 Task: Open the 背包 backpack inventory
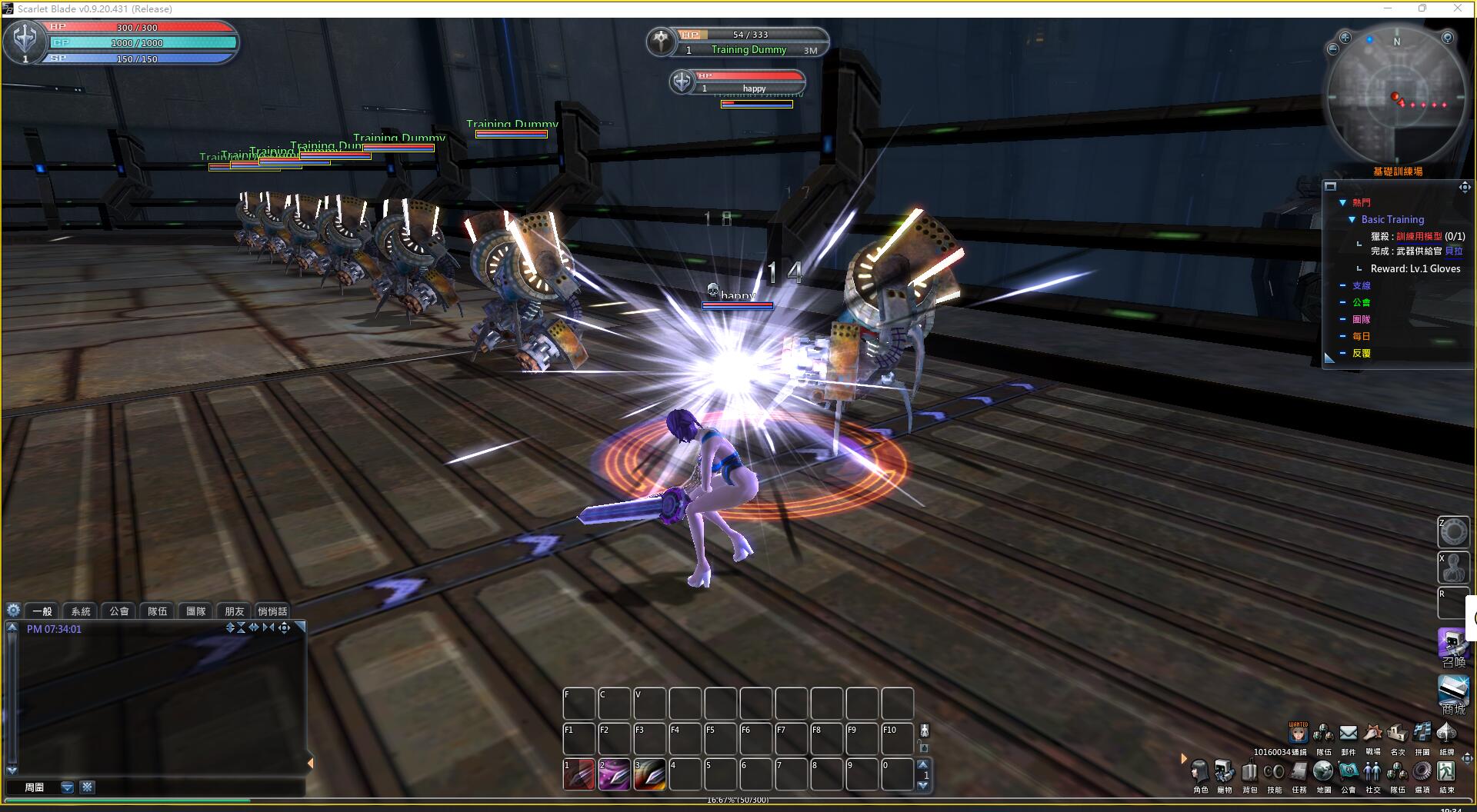tap(1249, 771)
